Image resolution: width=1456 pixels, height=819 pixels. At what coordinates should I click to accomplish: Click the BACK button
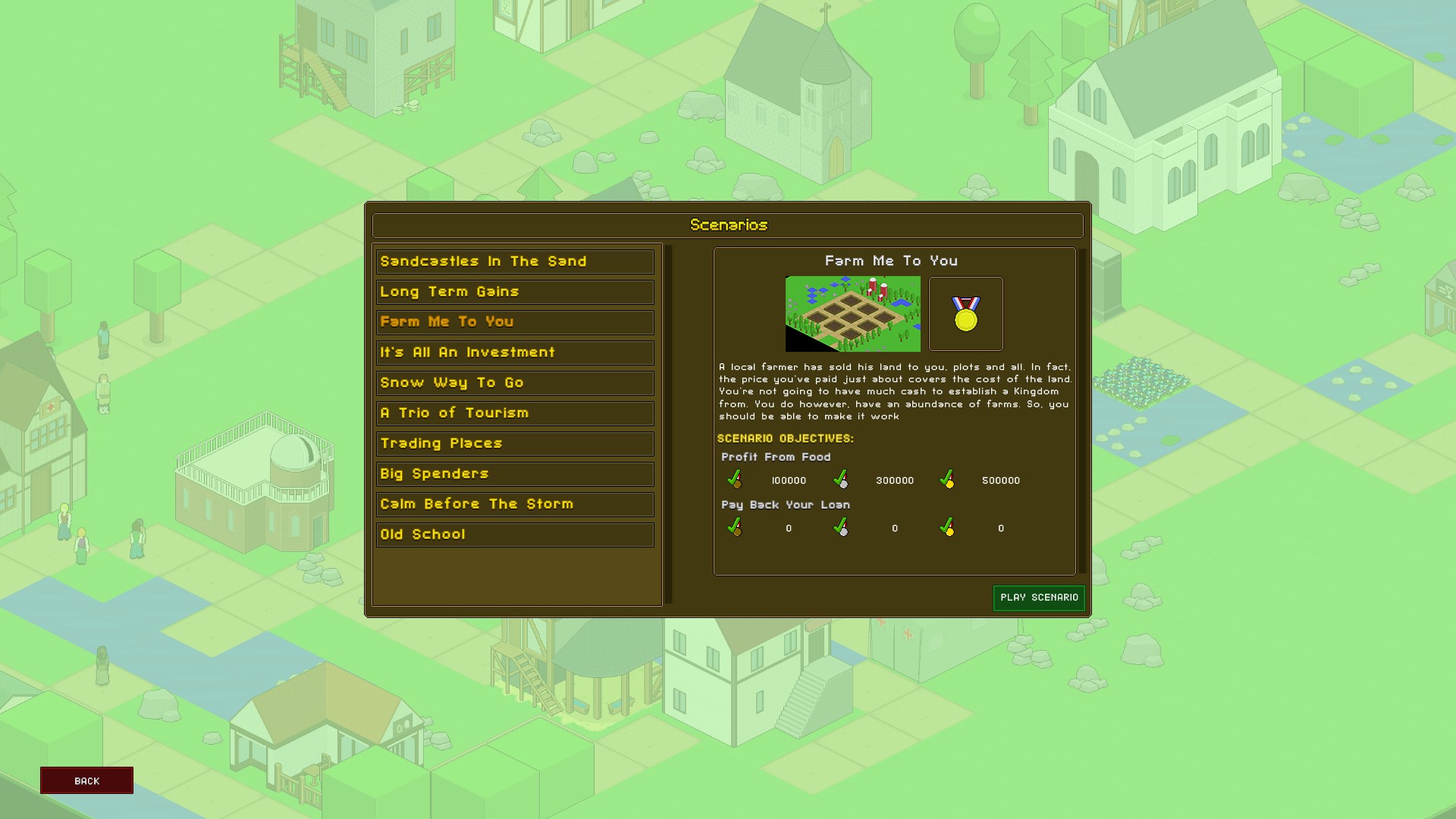pyautogui.click(x=86, y=780)
